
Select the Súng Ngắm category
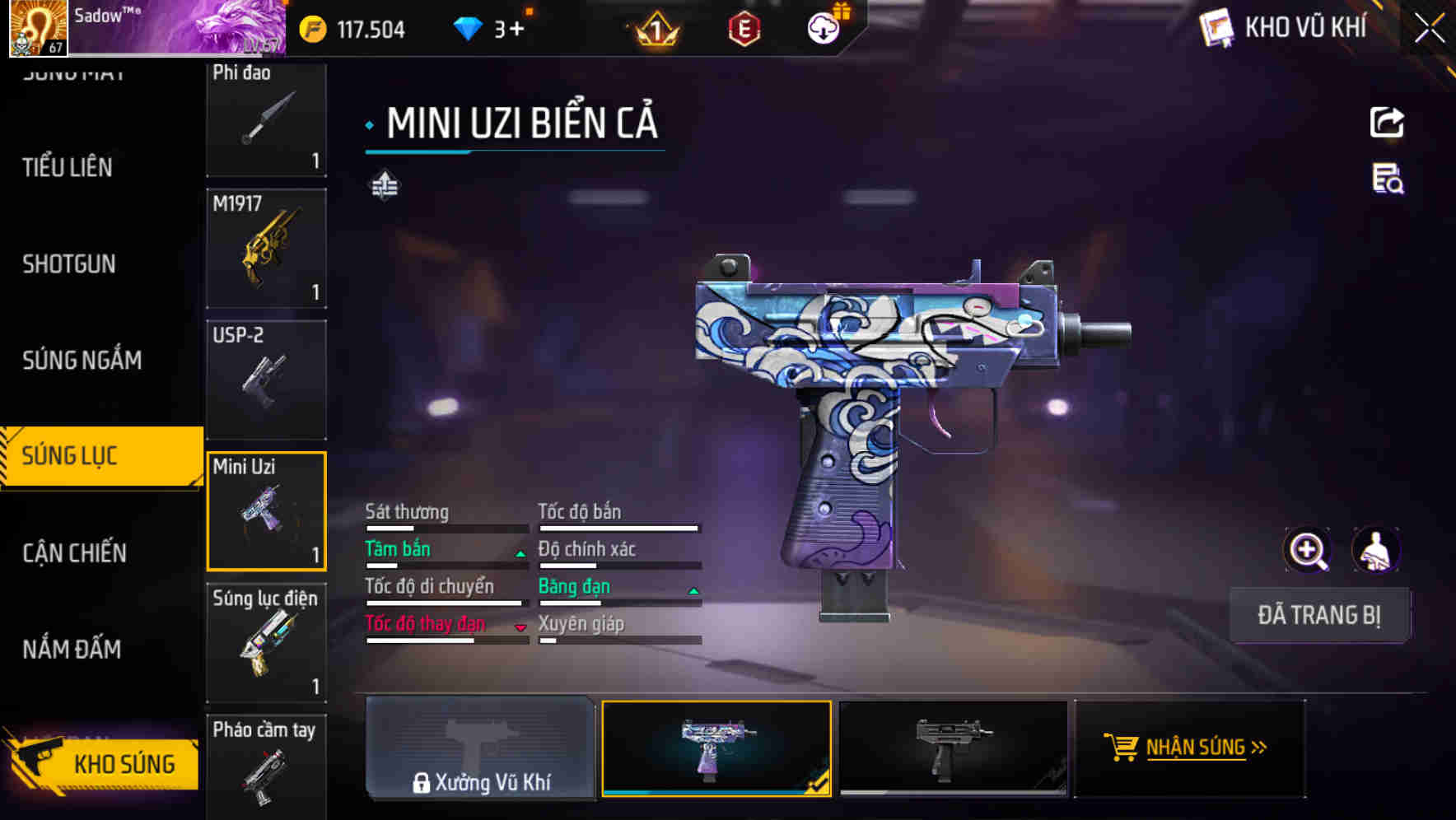click(82, 360)
